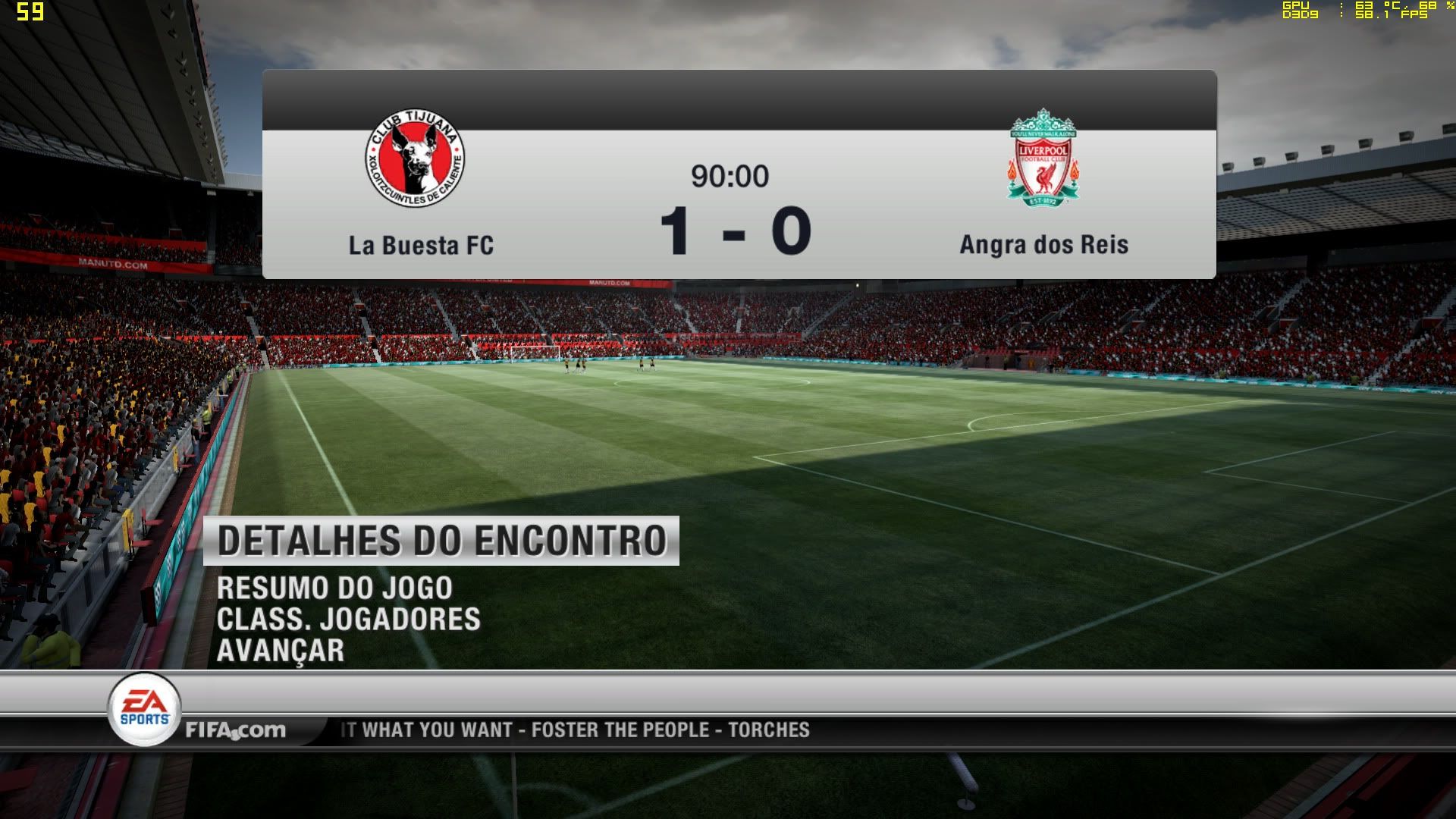
Task: Choose AVANÇAR to continue
Action: click(x=282, y=650)
